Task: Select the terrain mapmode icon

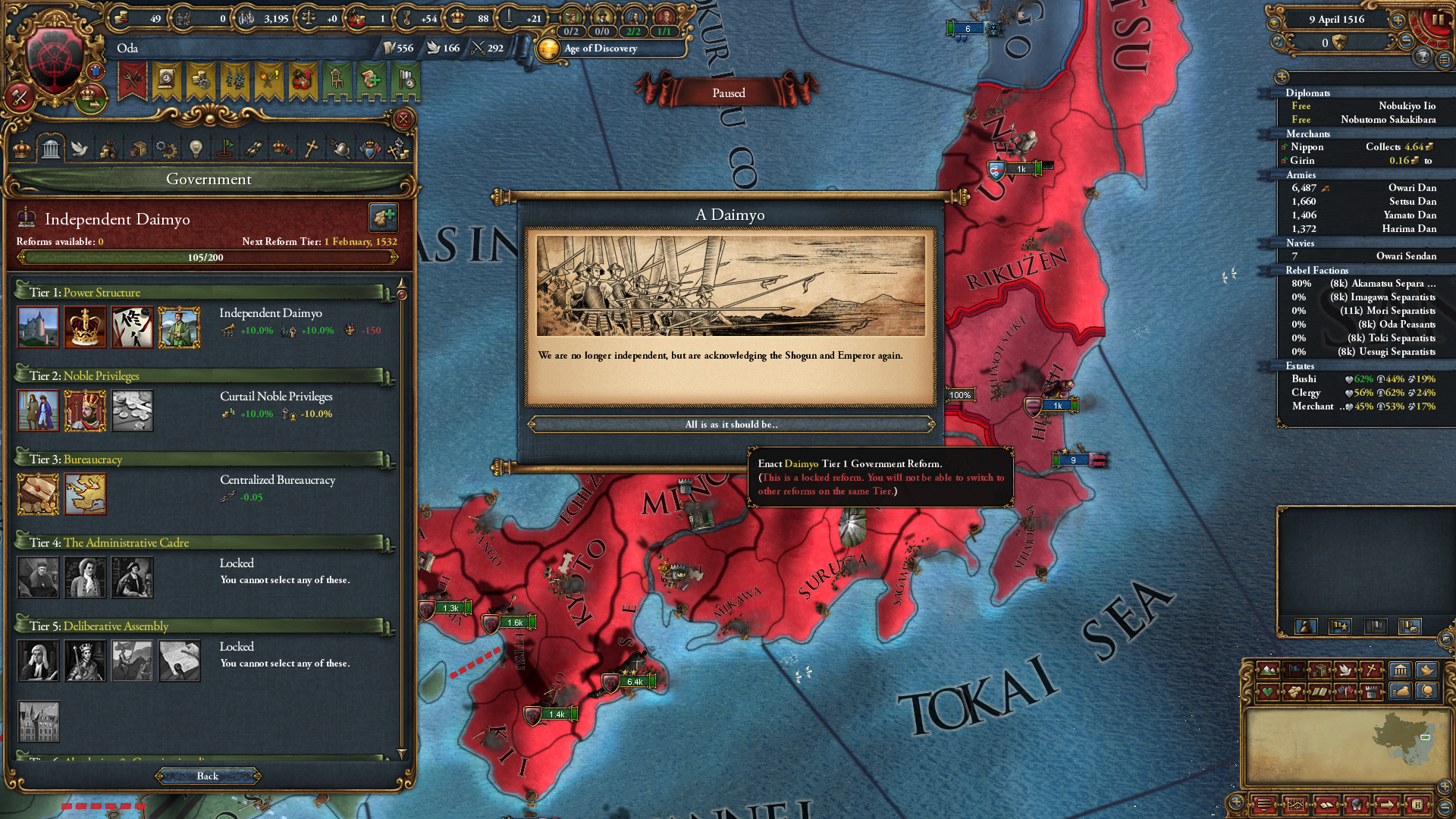Action: (x=1268, y=670)
